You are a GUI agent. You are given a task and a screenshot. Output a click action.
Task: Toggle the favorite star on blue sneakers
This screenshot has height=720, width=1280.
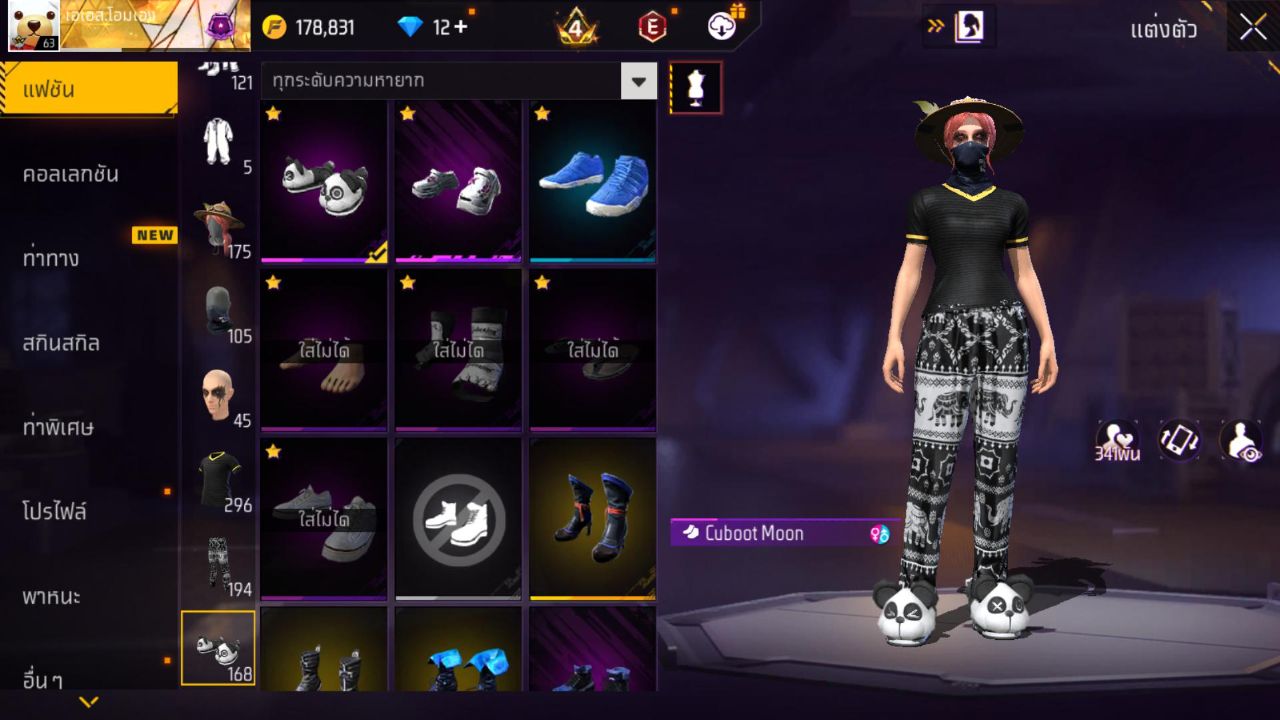click(x=540, y=115)
